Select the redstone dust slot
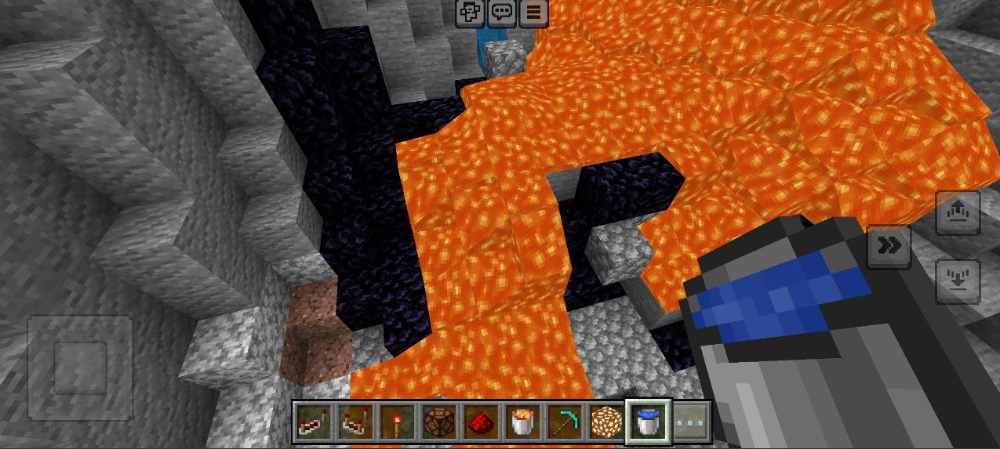Screen dimensions: 1000x449 point(481,420)
